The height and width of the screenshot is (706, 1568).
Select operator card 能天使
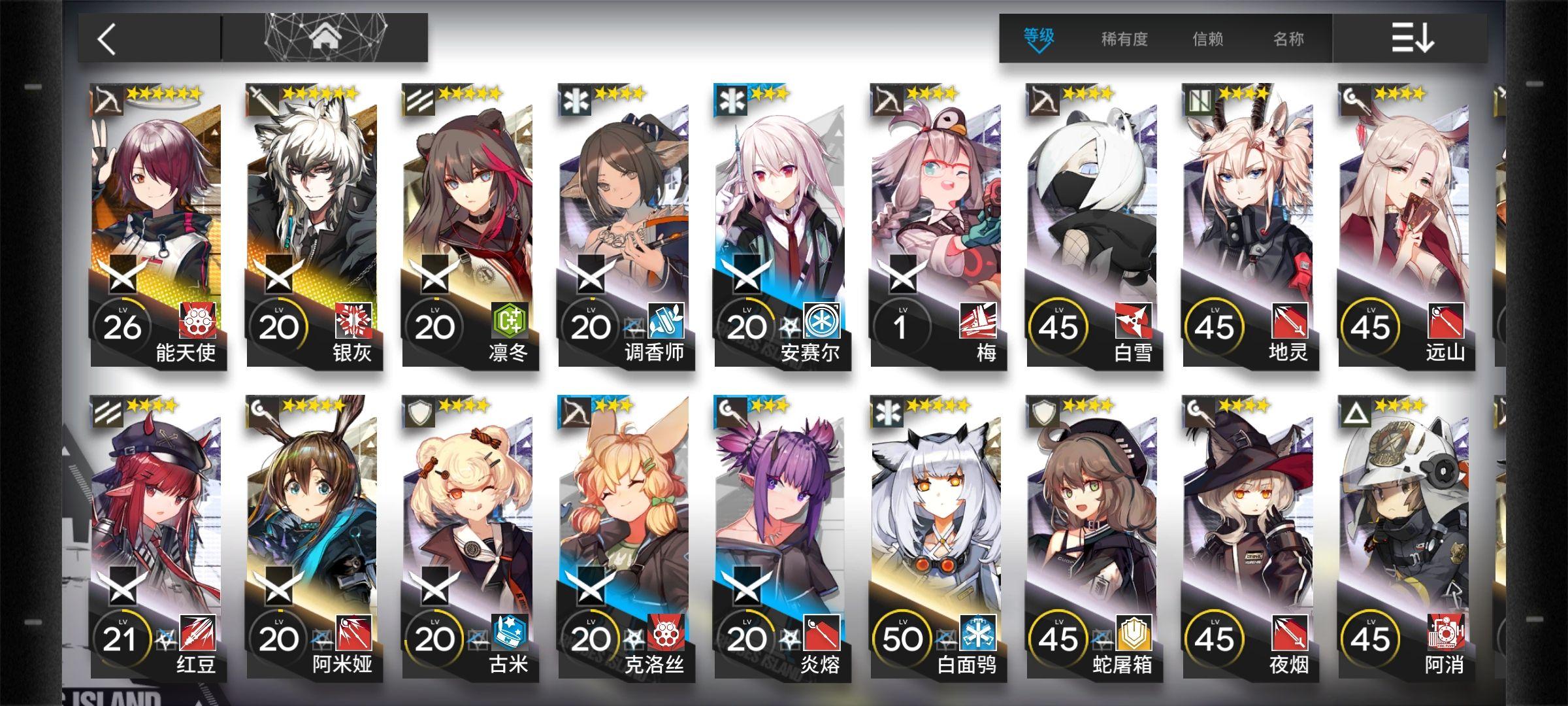157,226
